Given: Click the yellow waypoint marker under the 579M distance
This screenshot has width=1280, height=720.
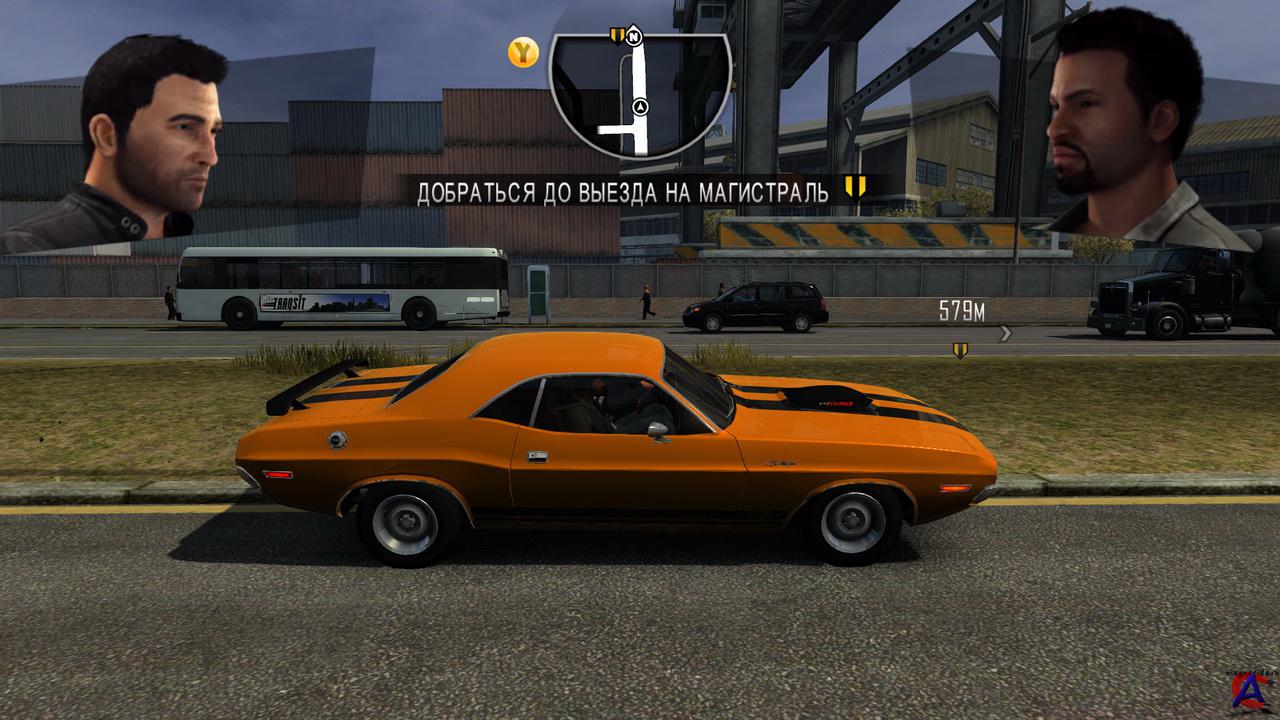Looking at the screenshot, I should point(960,349).
